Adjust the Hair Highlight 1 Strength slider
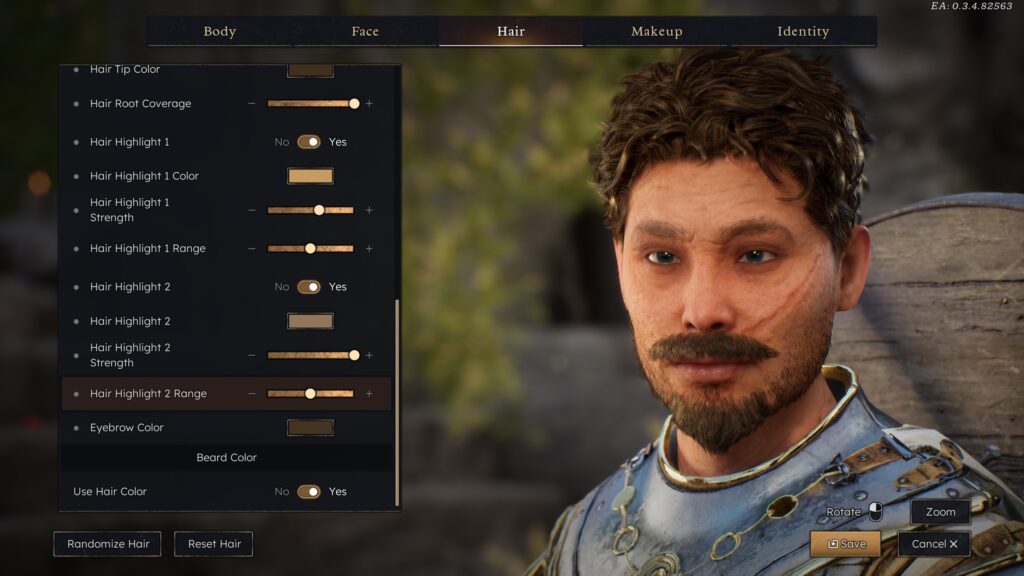Image resolution: width=1024 pixels, height=576 pixels. click(310, 210)
